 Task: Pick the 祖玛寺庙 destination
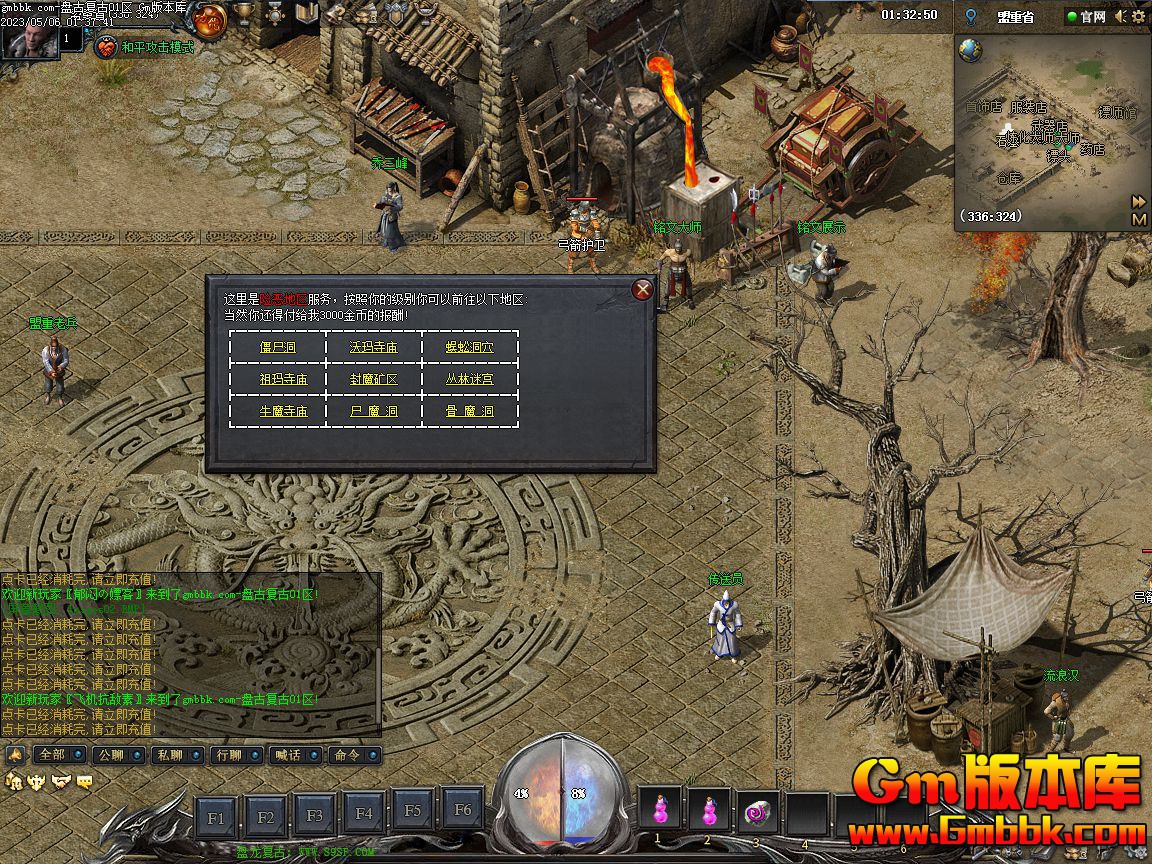pos(283,380)
